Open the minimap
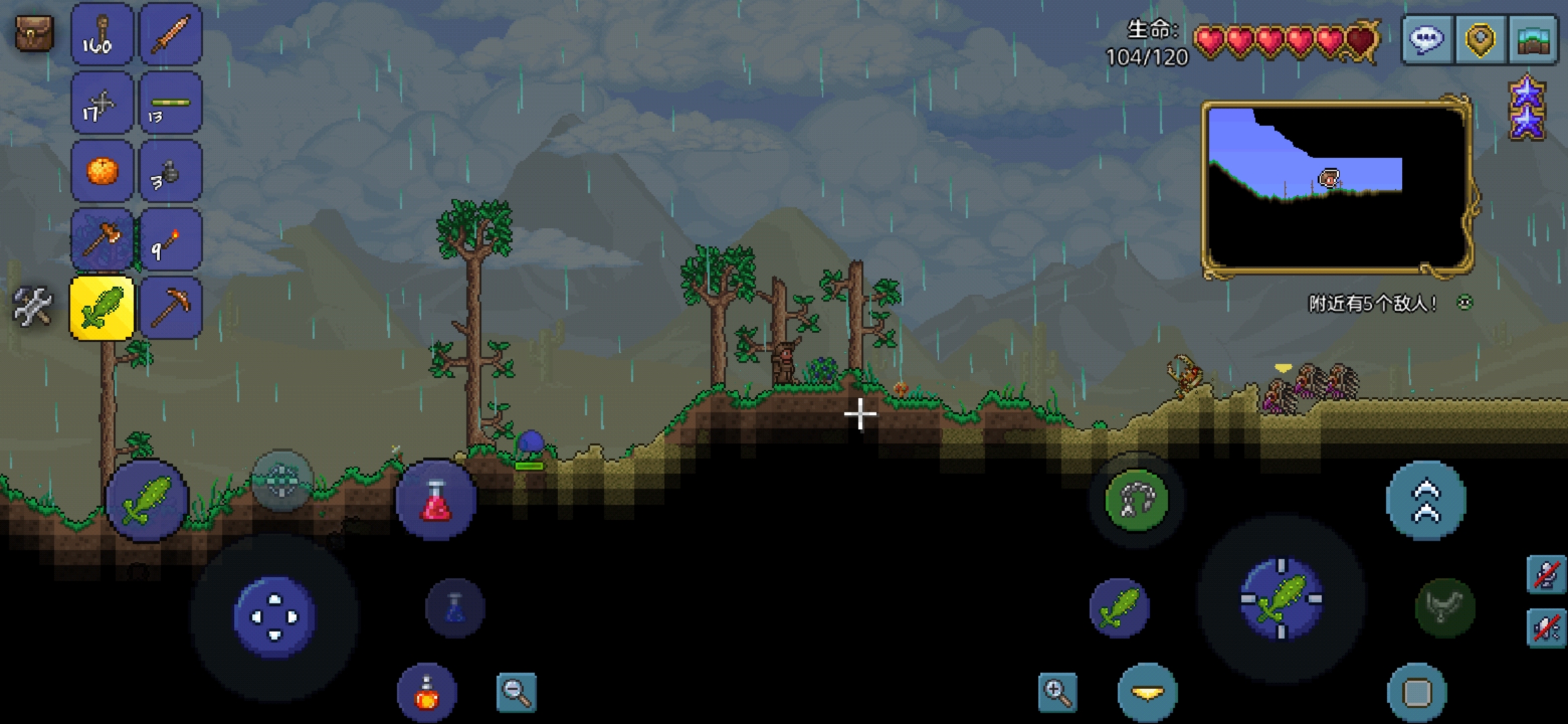The width and height of the screenshot is (1568, 724). 1337,188
